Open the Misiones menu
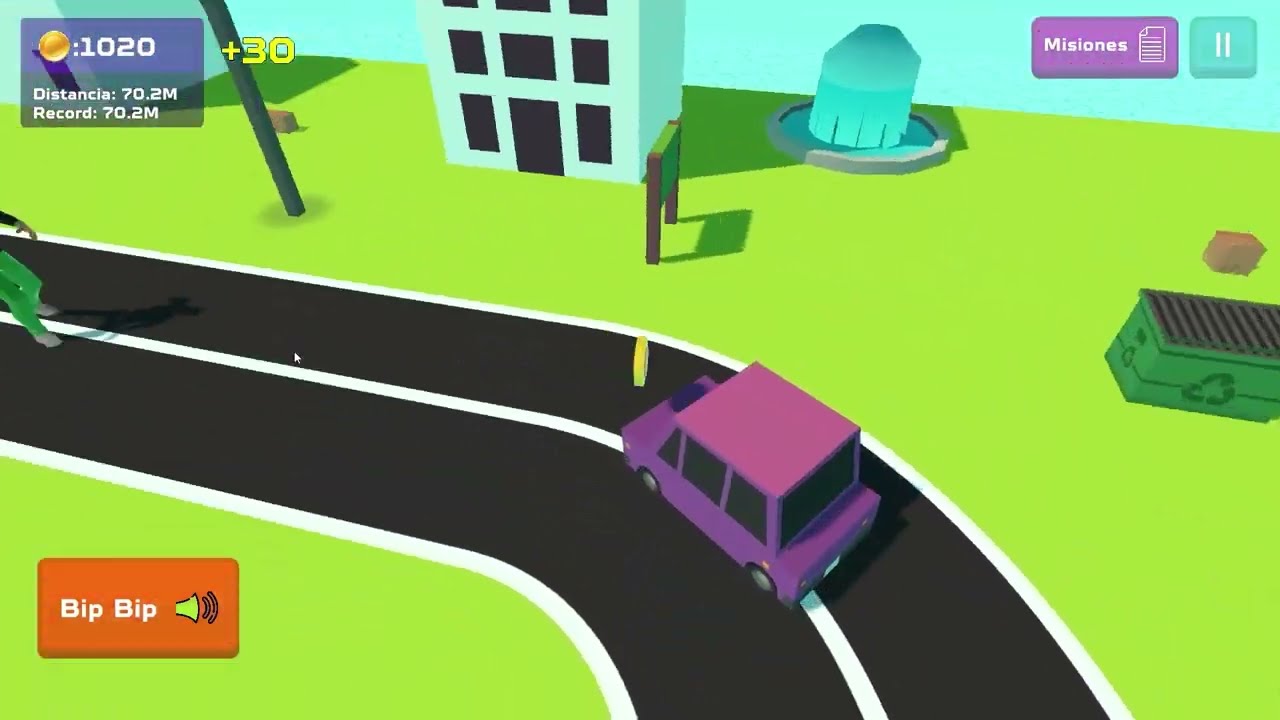 tap(1104, 46)
